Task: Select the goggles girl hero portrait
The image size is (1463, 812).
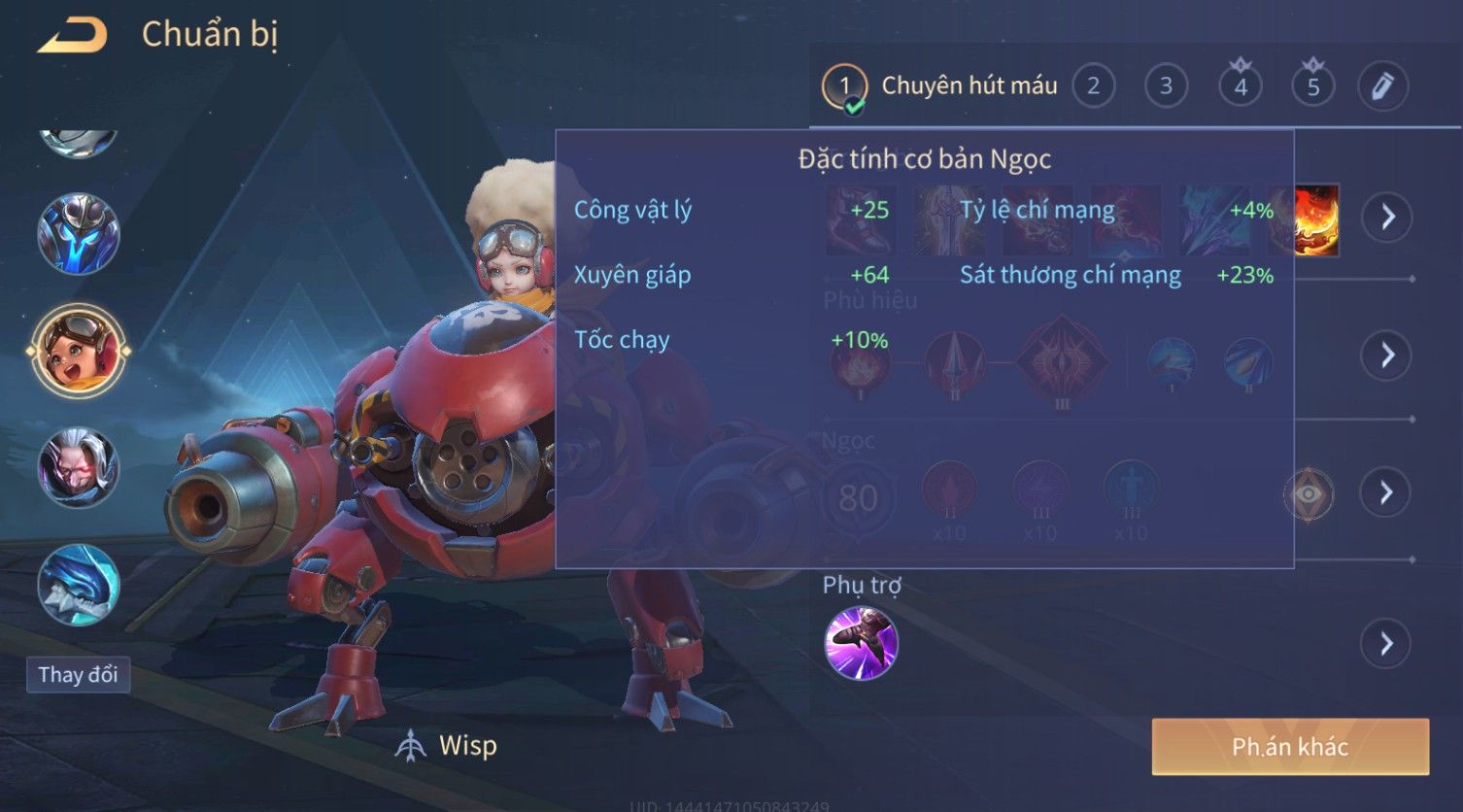Action: tap(78, 351)
